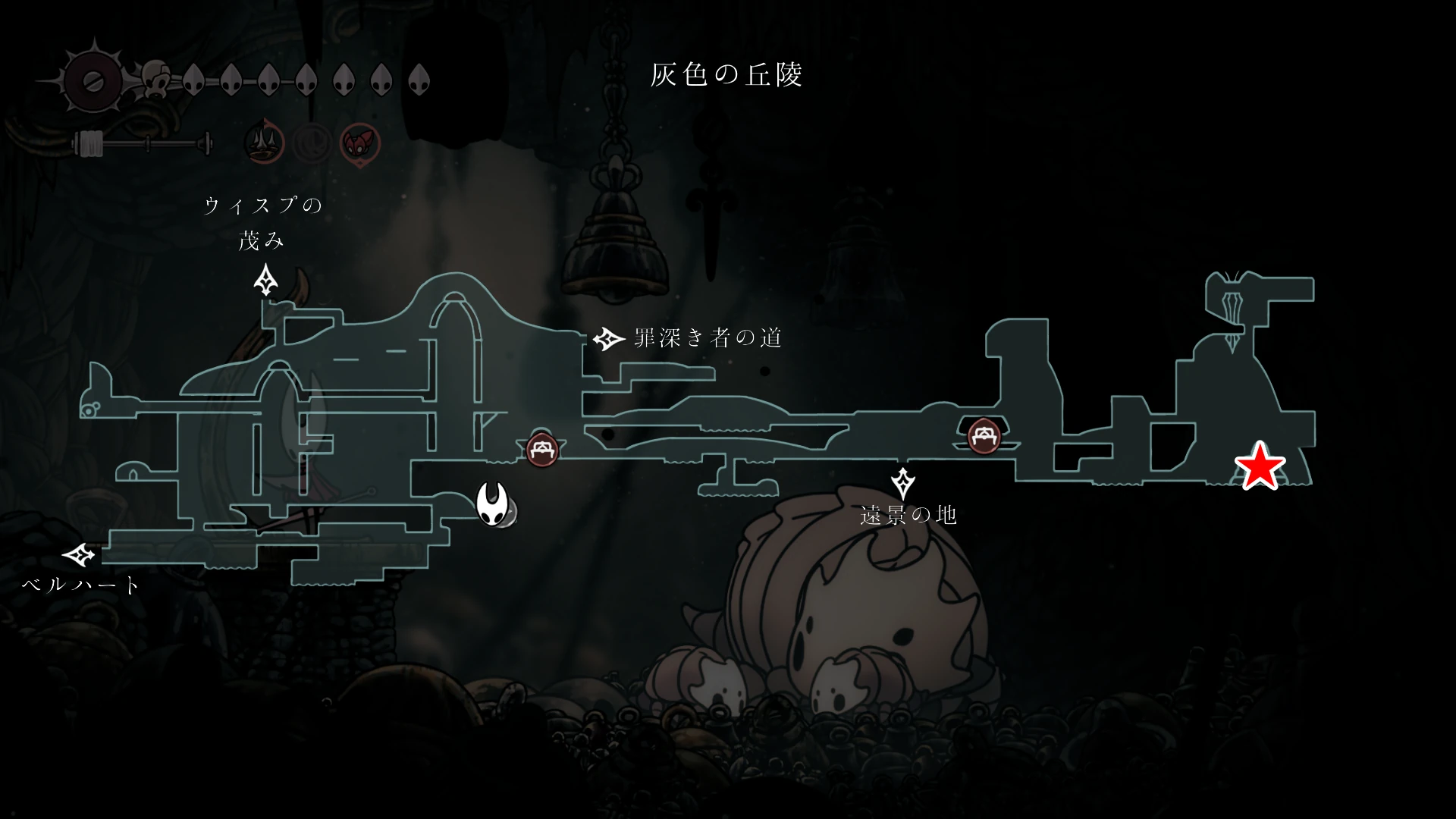Select the red star map marker

point(1260,466)
